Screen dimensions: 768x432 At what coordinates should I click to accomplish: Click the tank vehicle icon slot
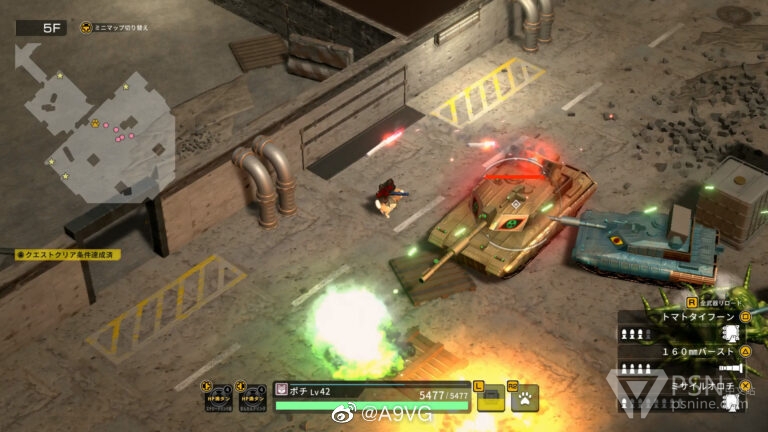[x=492, y=398]
